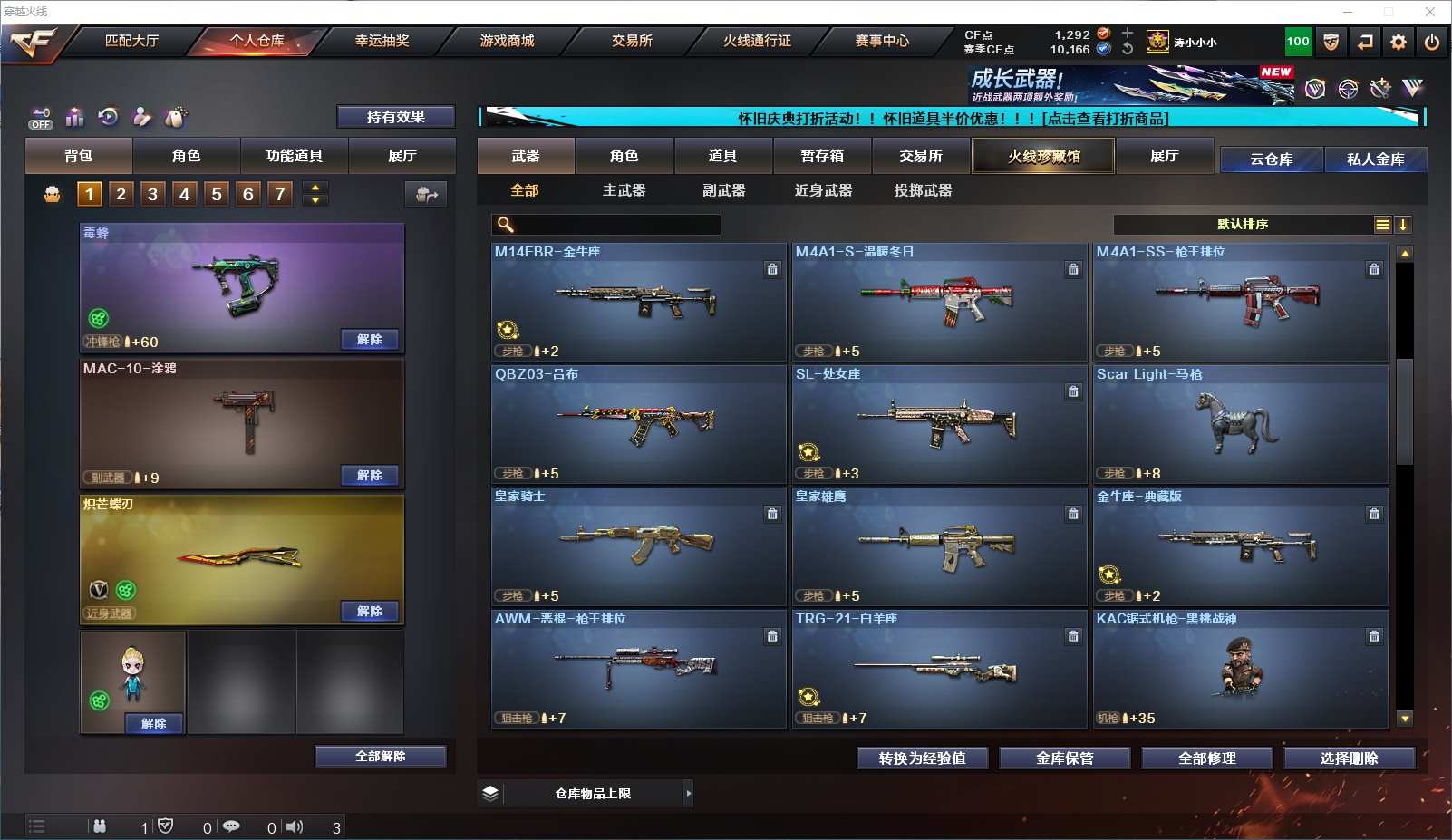Image resolution: width=1452 pixels, height=840 pixels.
Task: Select the 暂存箱 storage tab
Action: 822,156
